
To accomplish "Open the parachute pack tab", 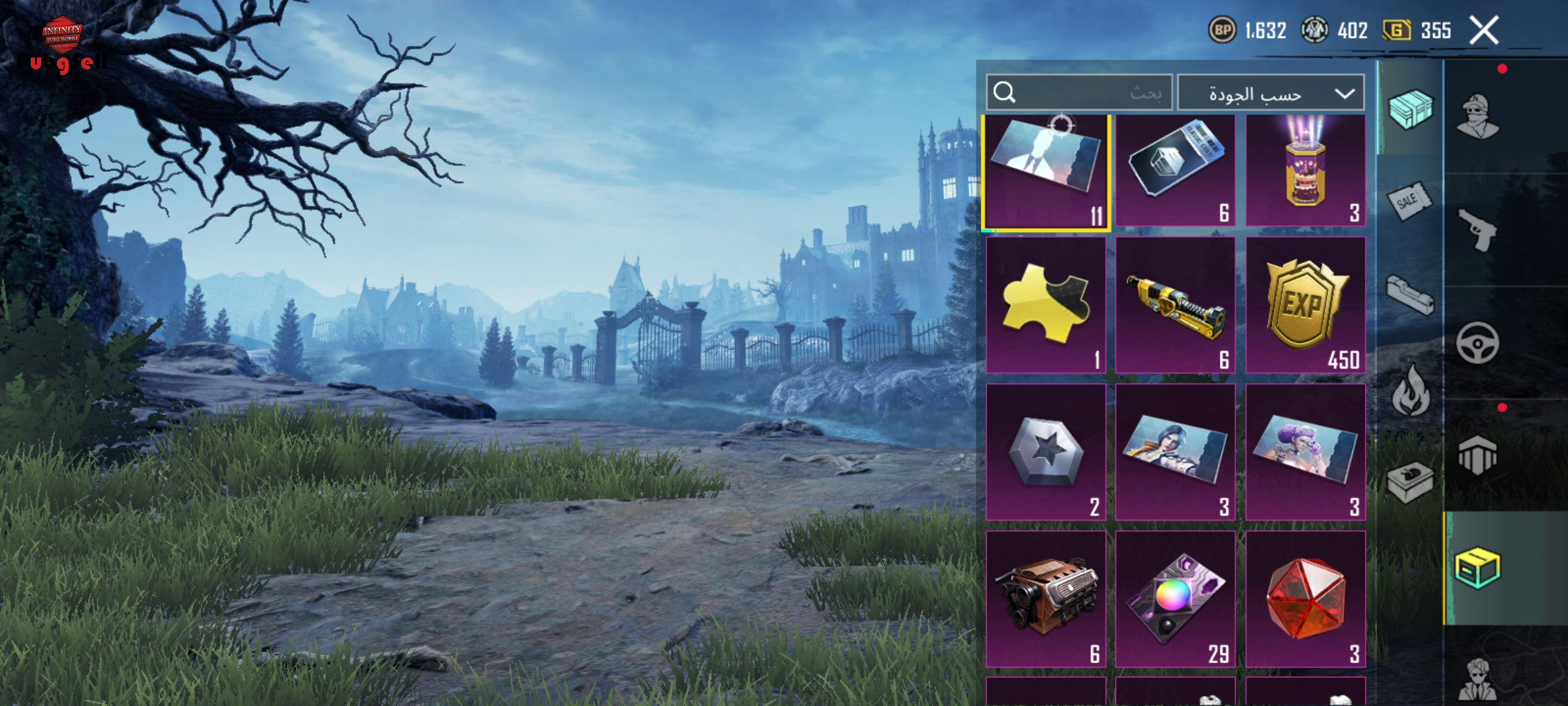I will point(1478,455).
